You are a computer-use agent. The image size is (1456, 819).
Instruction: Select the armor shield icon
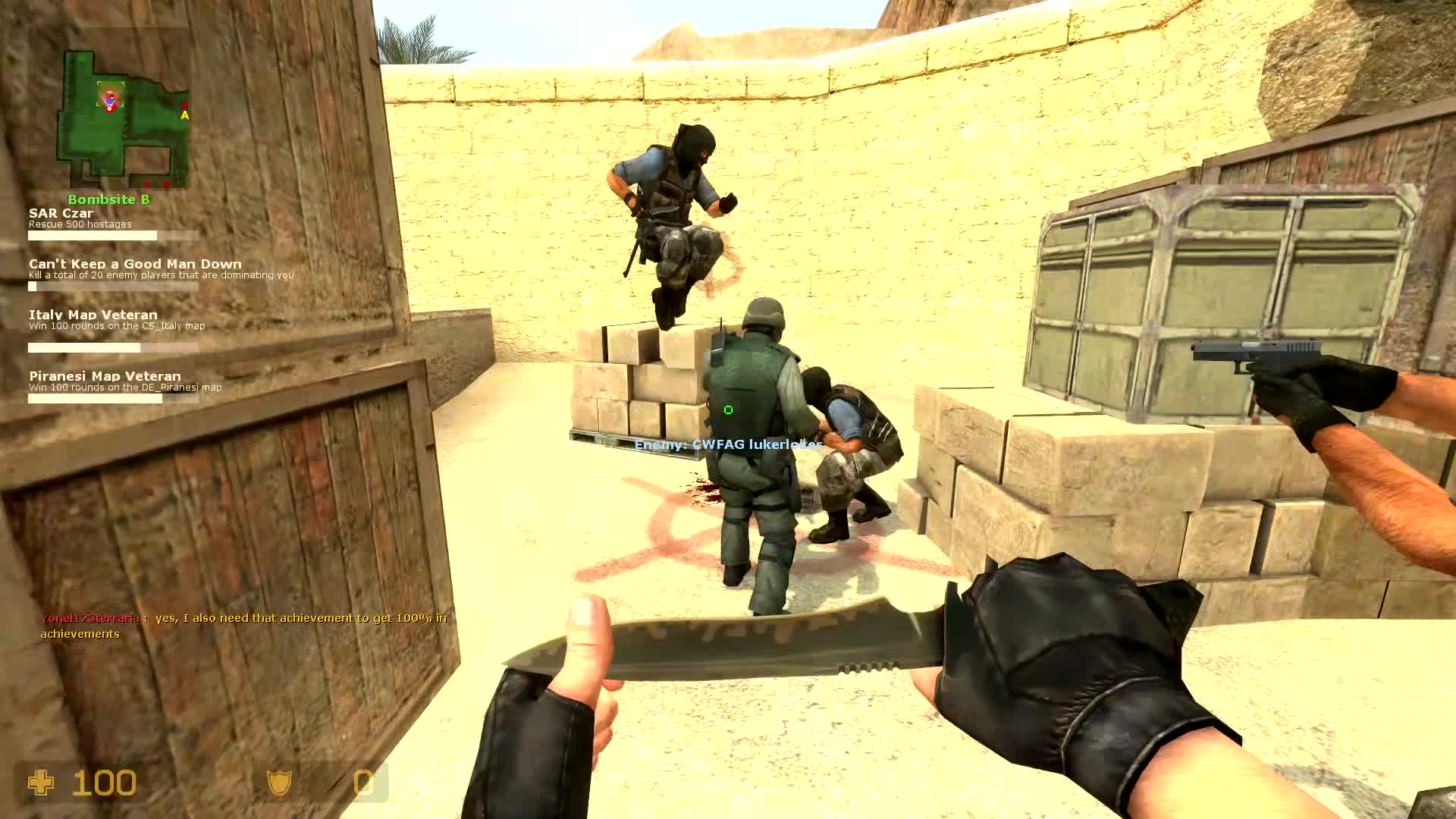(x=280, y=782)
